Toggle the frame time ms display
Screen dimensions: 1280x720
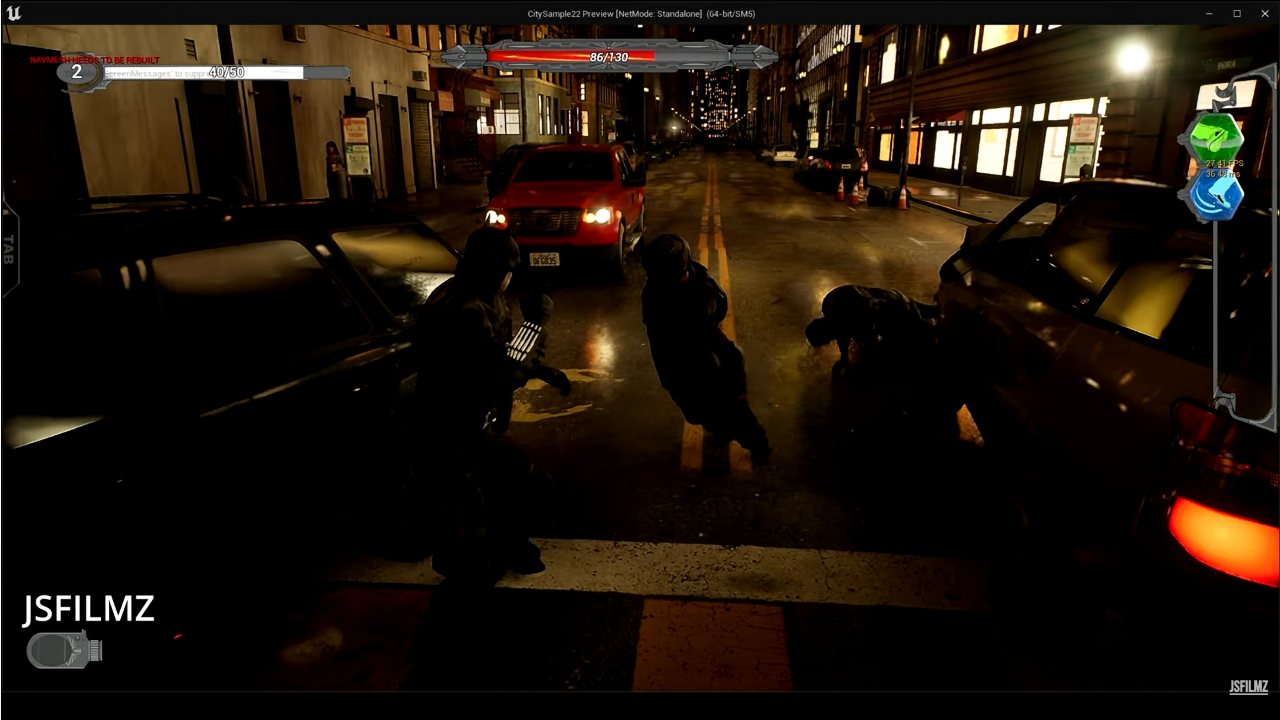tap(1222, 173)
